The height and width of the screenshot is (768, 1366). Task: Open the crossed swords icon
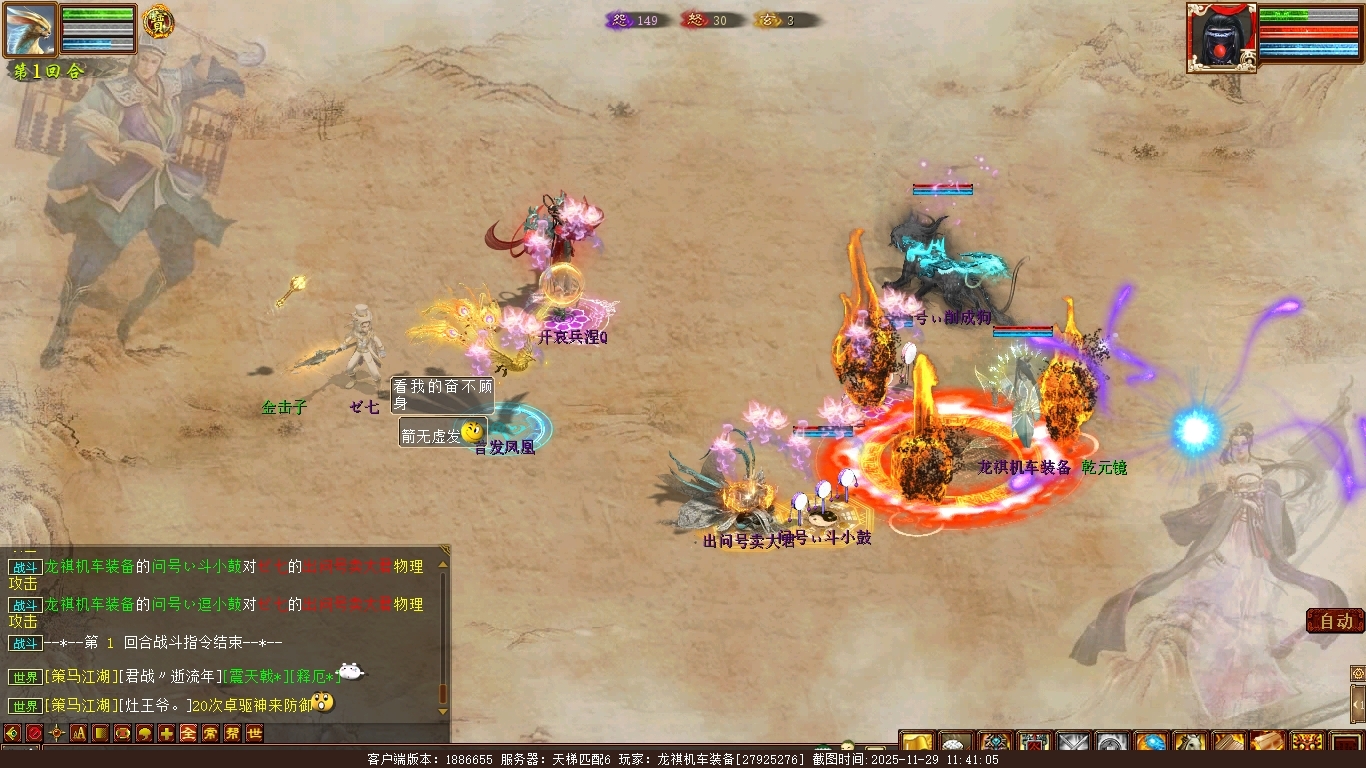point(1073,744)
